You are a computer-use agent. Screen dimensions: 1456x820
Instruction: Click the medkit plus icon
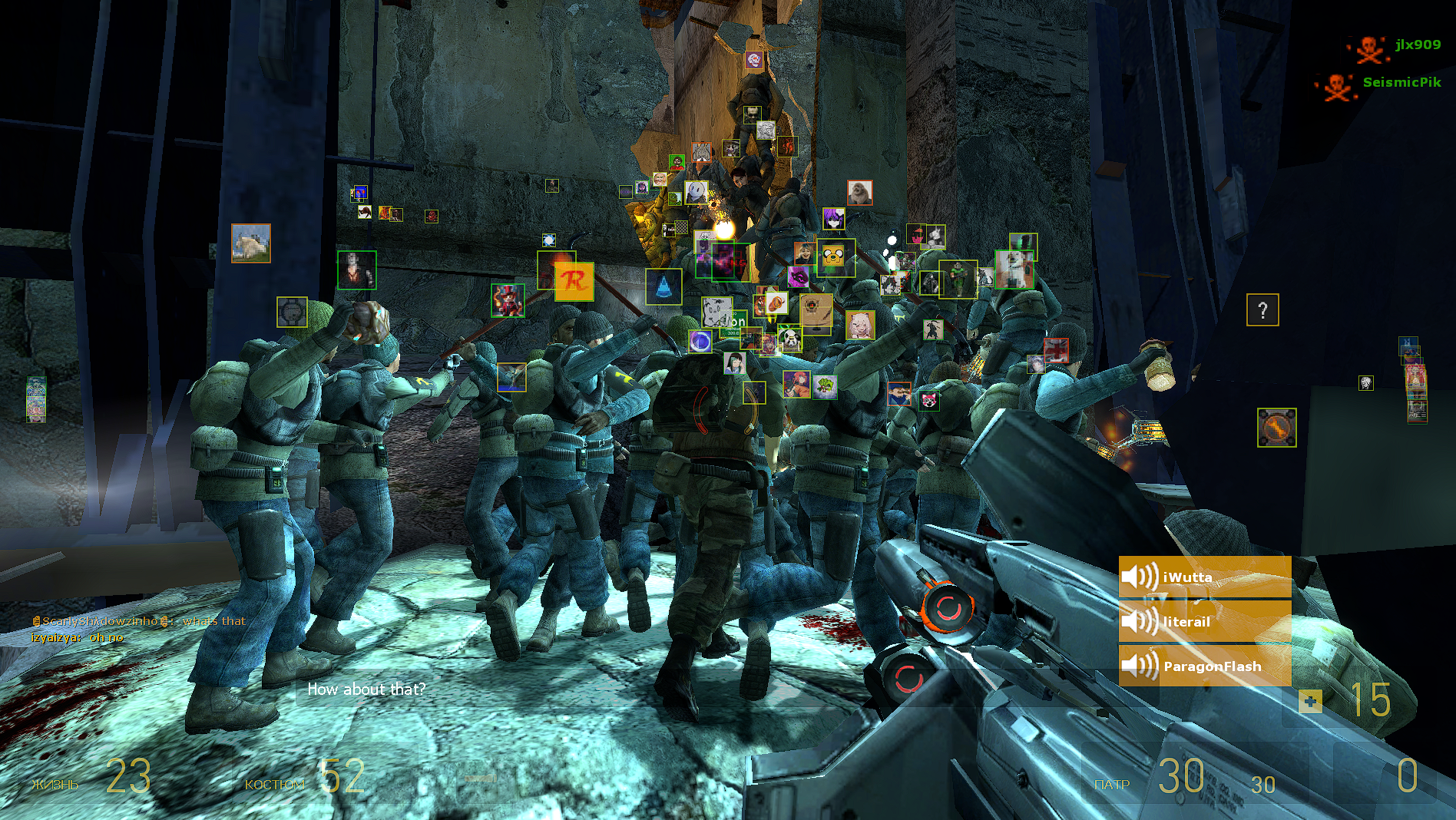pos(1310,701)
